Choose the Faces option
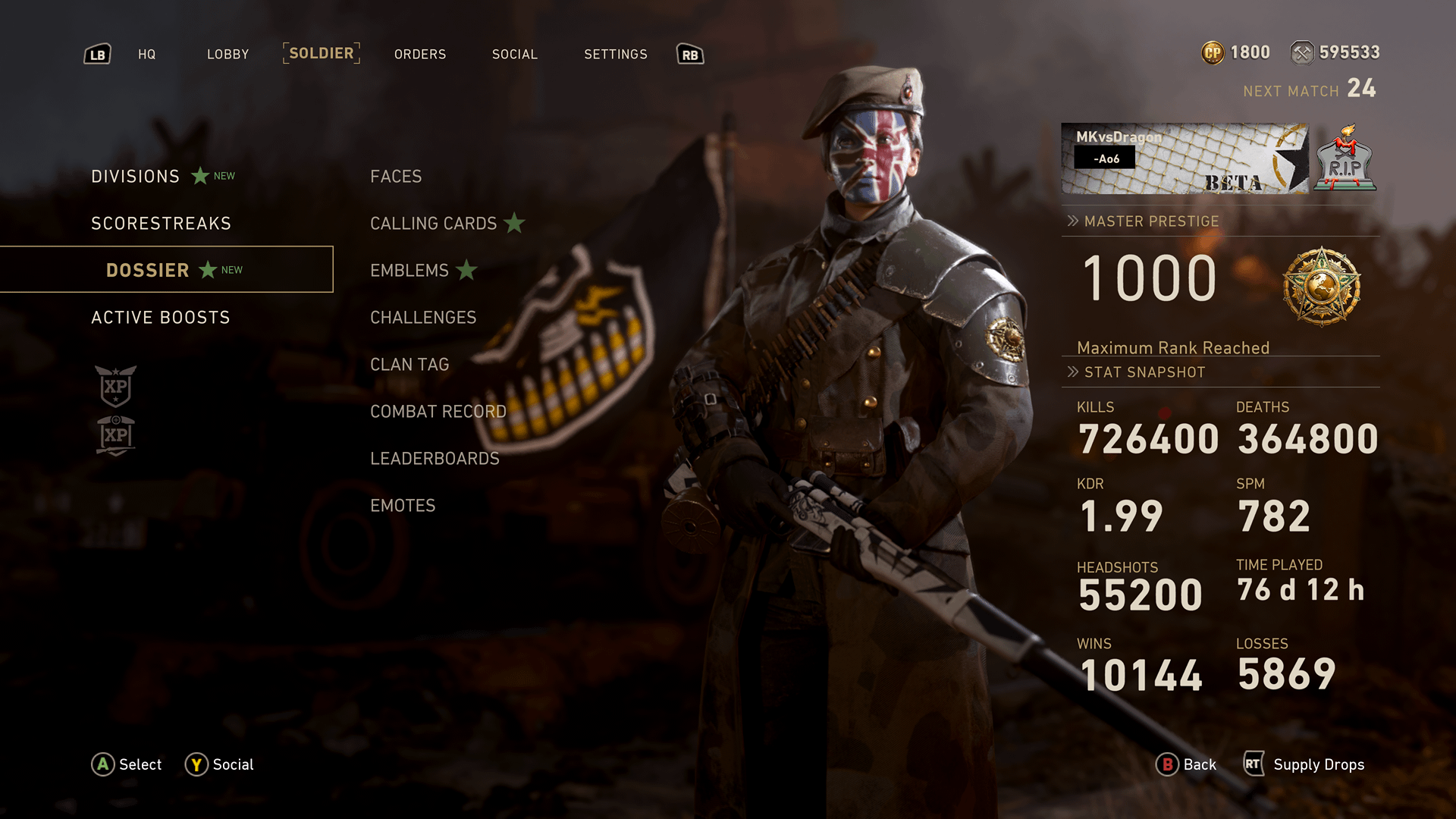The width and height of the screenshot is (1456, 819). pyautogui.click(x=396, y=177)
